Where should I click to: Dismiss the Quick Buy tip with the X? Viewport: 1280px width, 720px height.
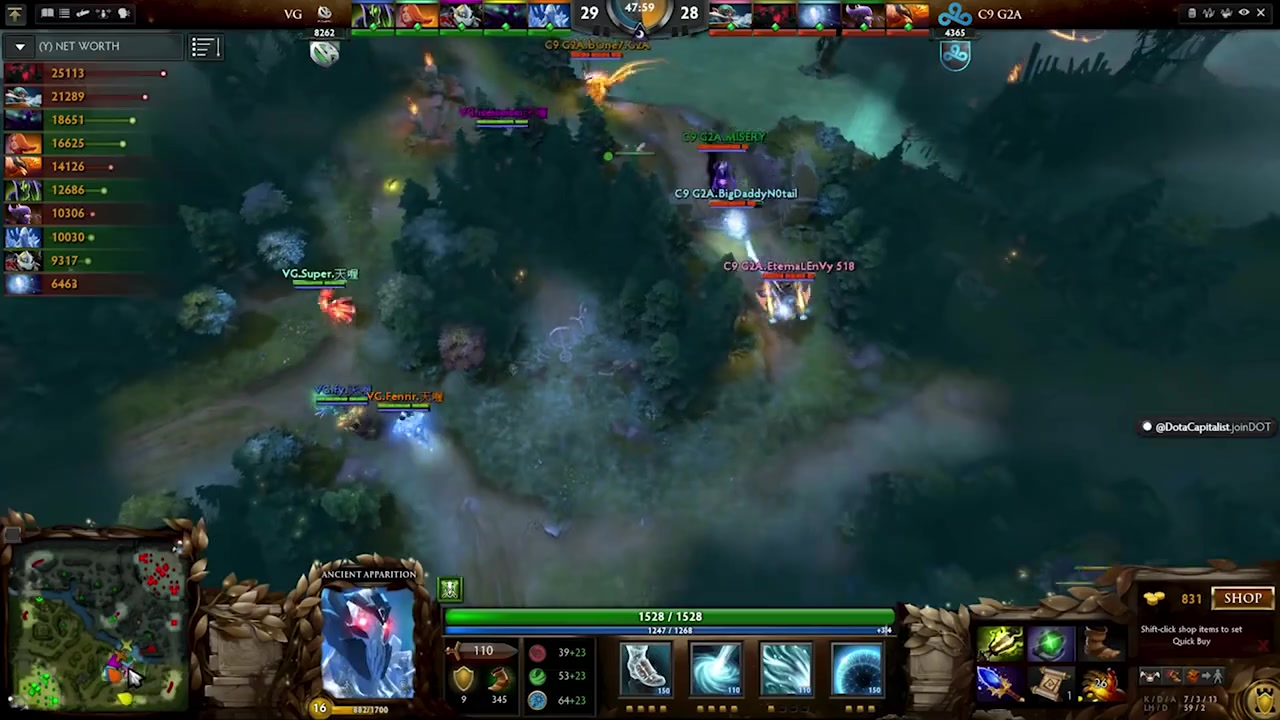(1263, 645)
